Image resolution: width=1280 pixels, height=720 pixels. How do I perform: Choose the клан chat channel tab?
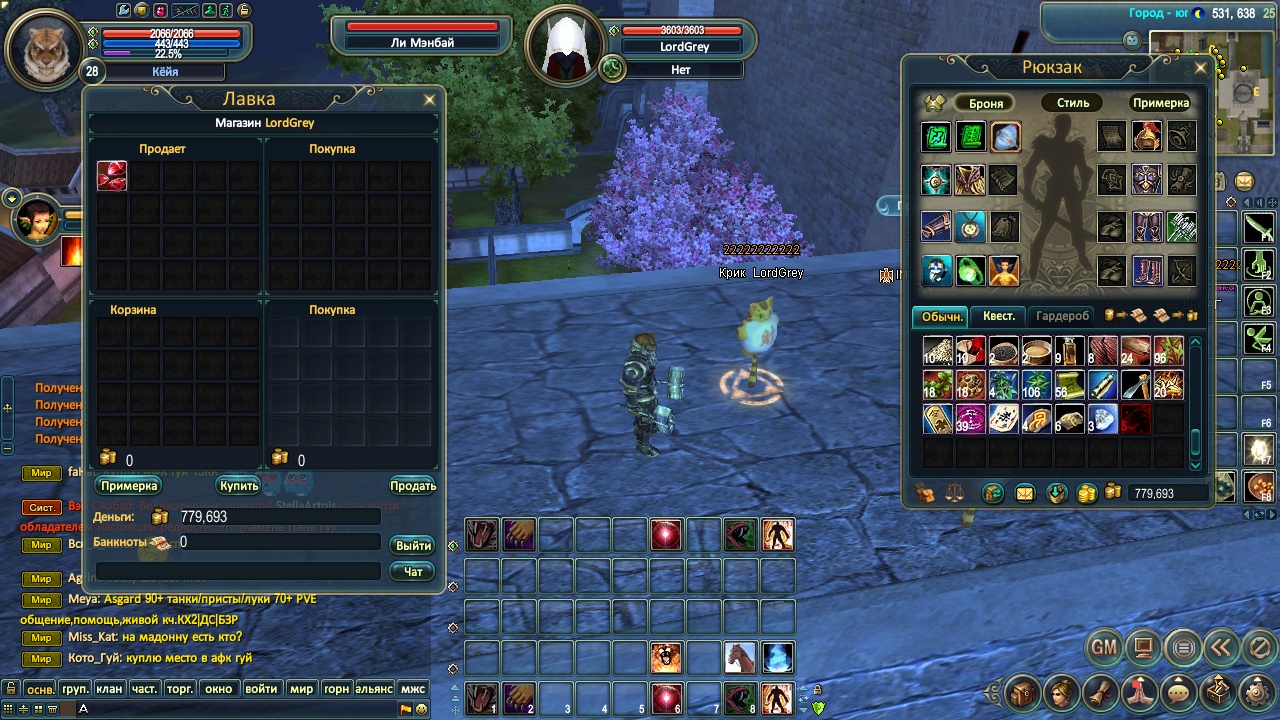click(x=109, y=689)
